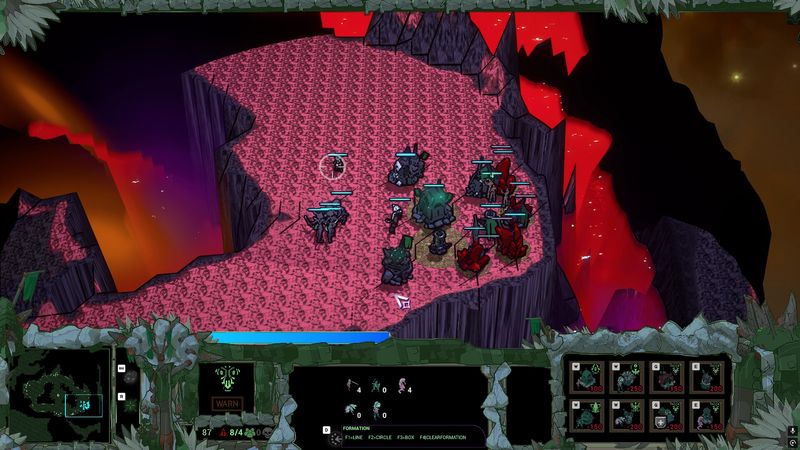Image resolution: width=800 pixels, height=450 pixels.
Task: Choose the pink creature build slot
Action: tap(709, 414)
